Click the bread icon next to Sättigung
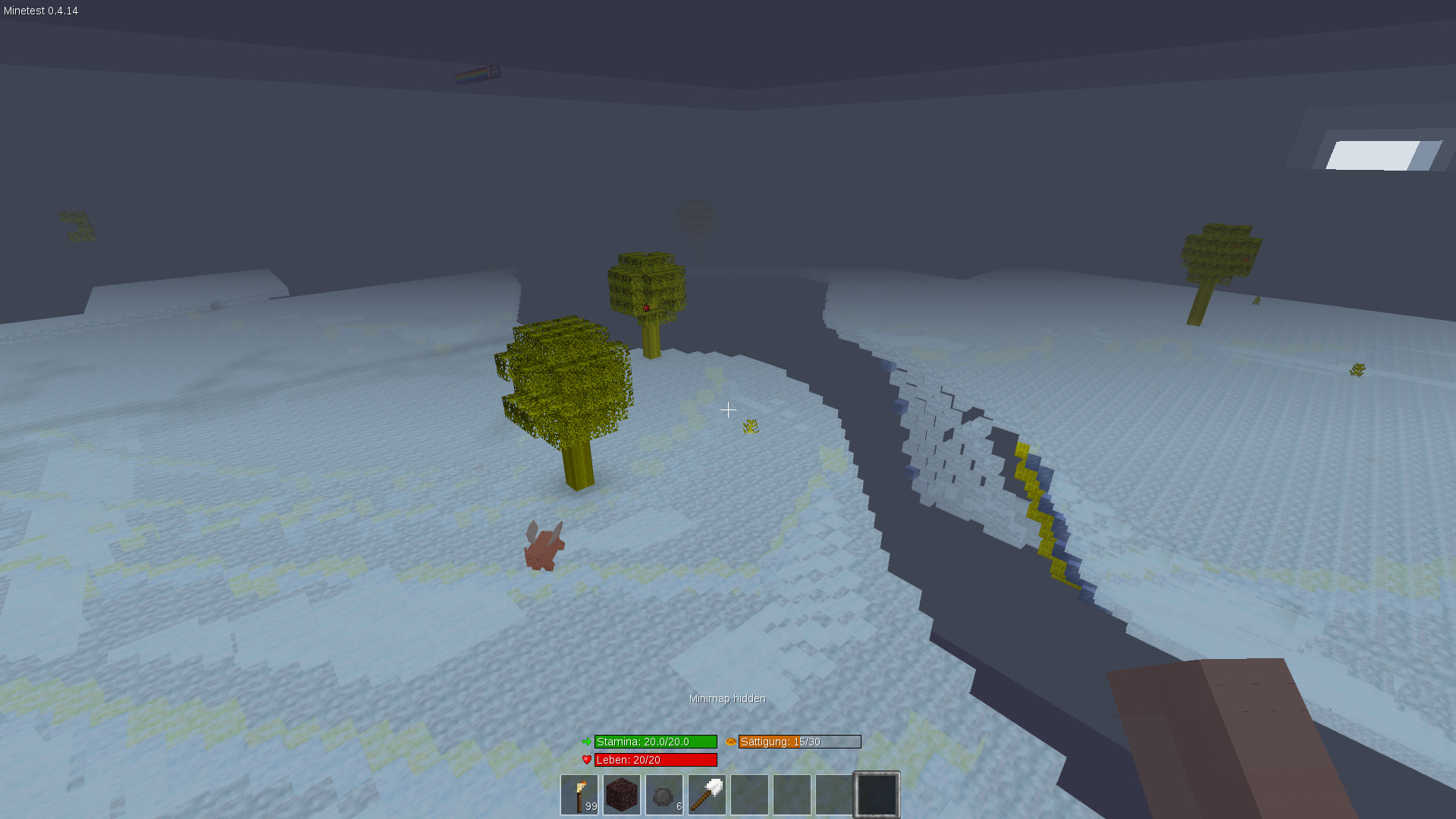Image resolution: width=1456 pixels, height=819 pixels. [x=730, y=742]
